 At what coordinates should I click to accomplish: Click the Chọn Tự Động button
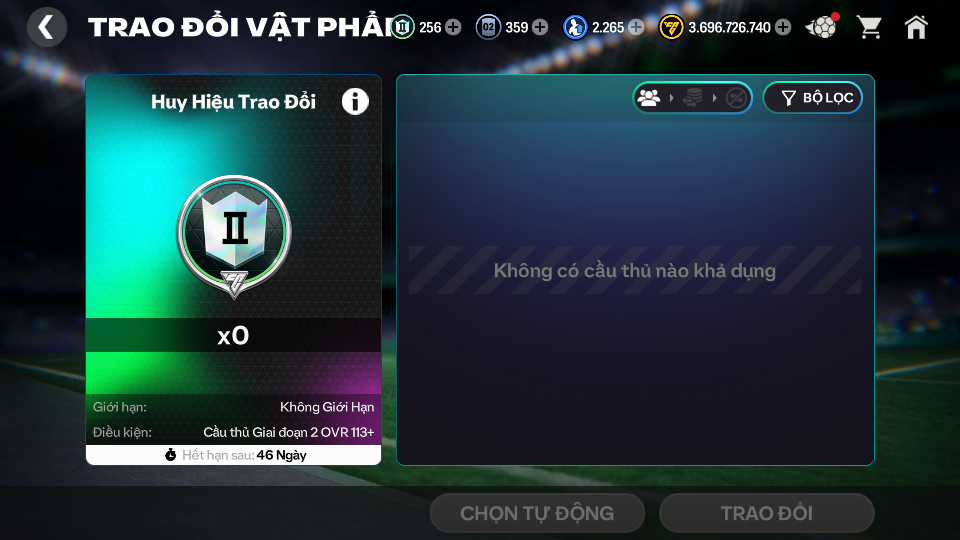(x=537, y=513)
